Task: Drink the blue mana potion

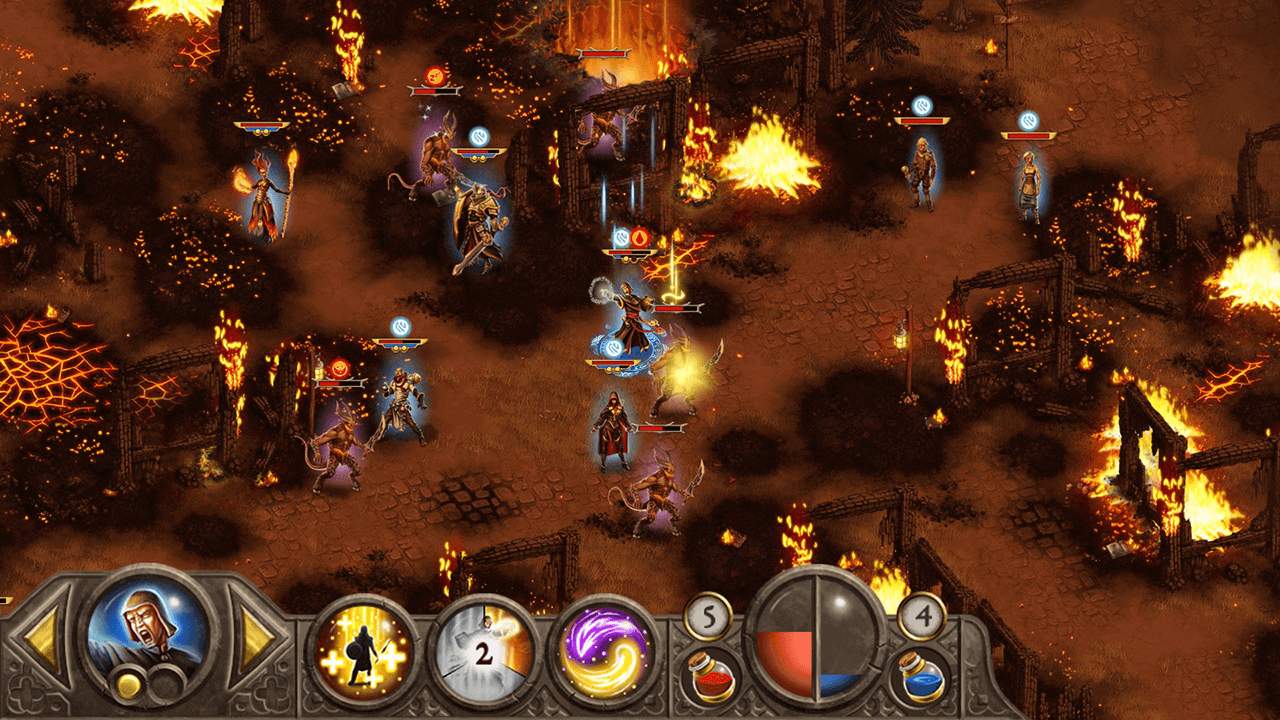Action: [920, 674]
